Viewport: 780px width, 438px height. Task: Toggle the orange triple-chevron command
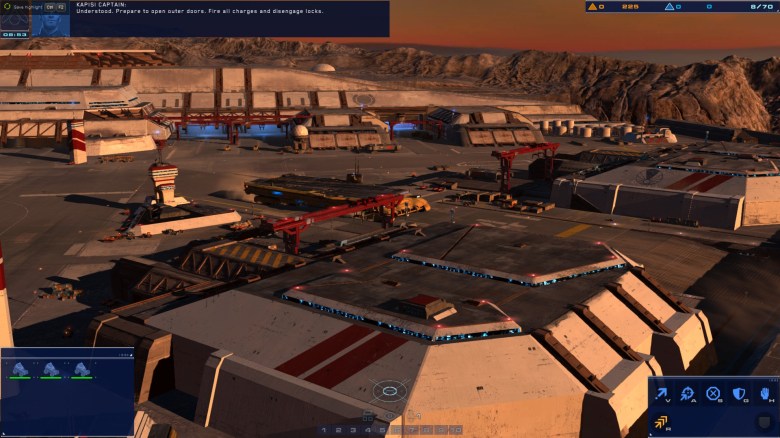pos(661,422)
